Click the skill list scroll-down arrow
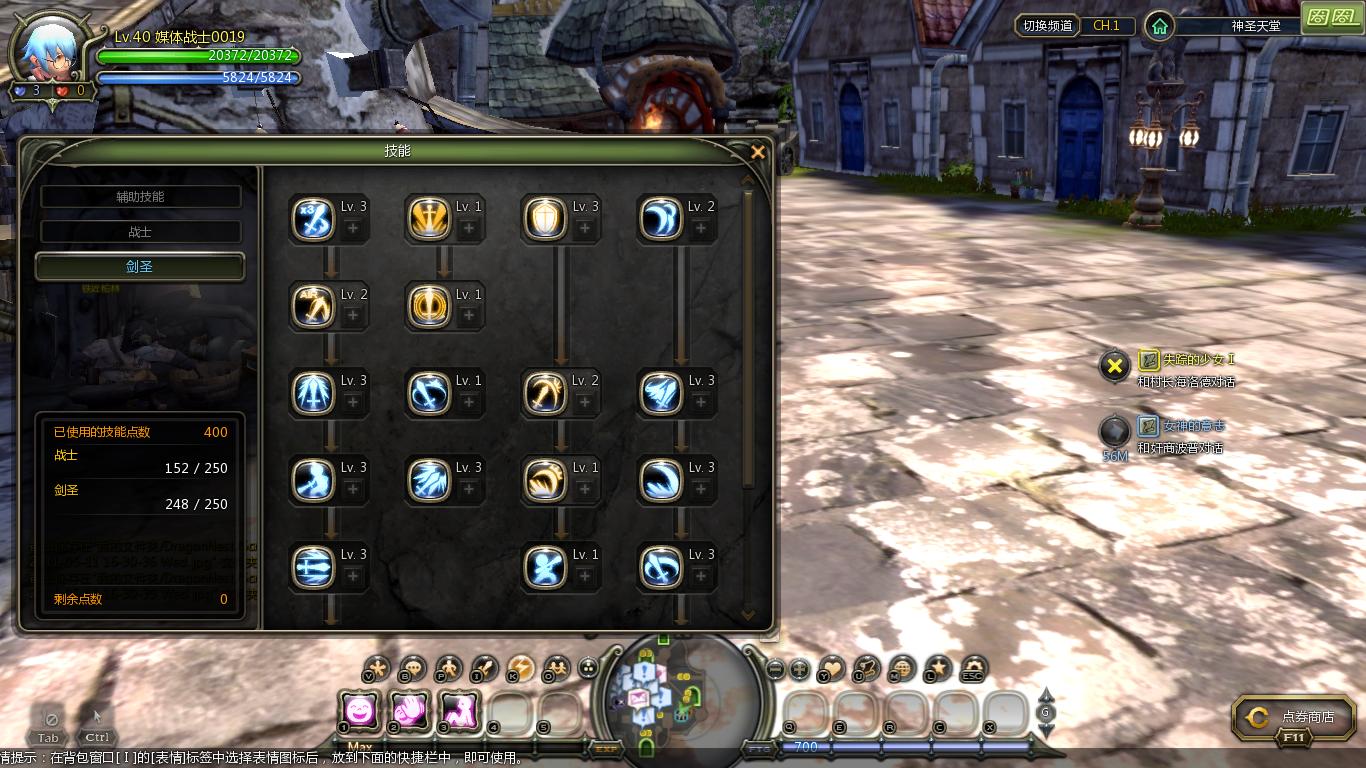 coord(747,614)
